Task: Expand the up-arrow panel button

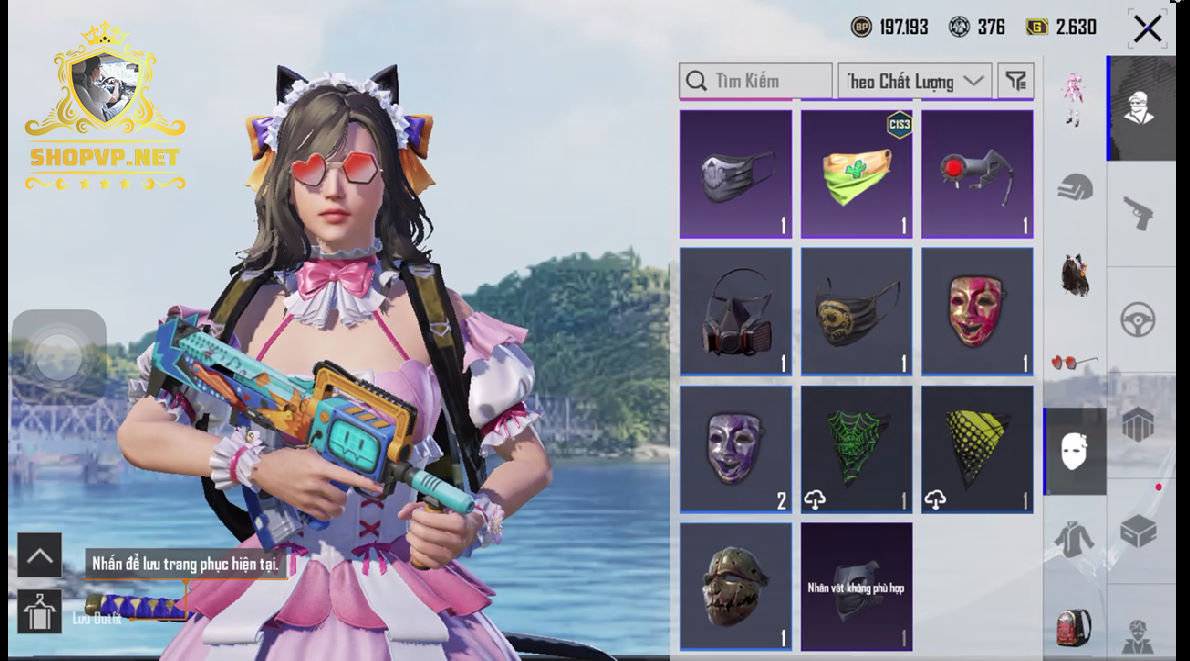Action: click(39, 555)
